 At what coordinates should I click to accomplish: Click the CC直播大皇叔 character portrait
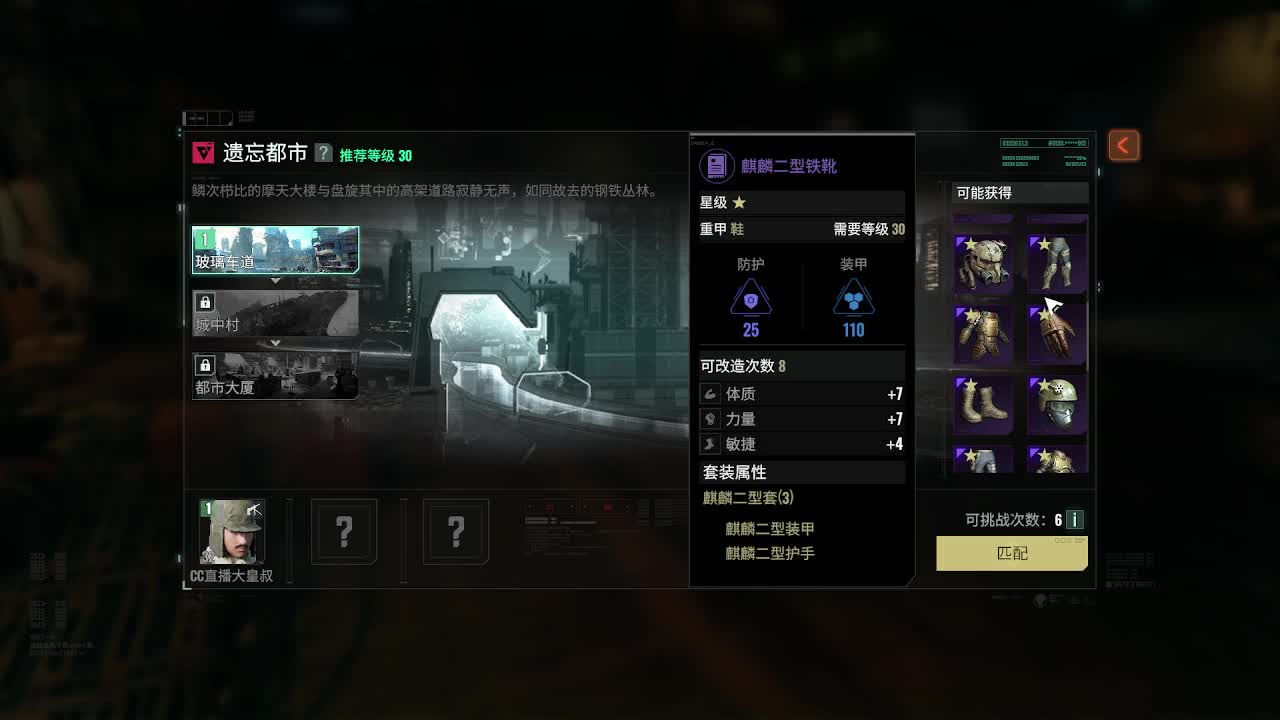(x=232, y=532)
